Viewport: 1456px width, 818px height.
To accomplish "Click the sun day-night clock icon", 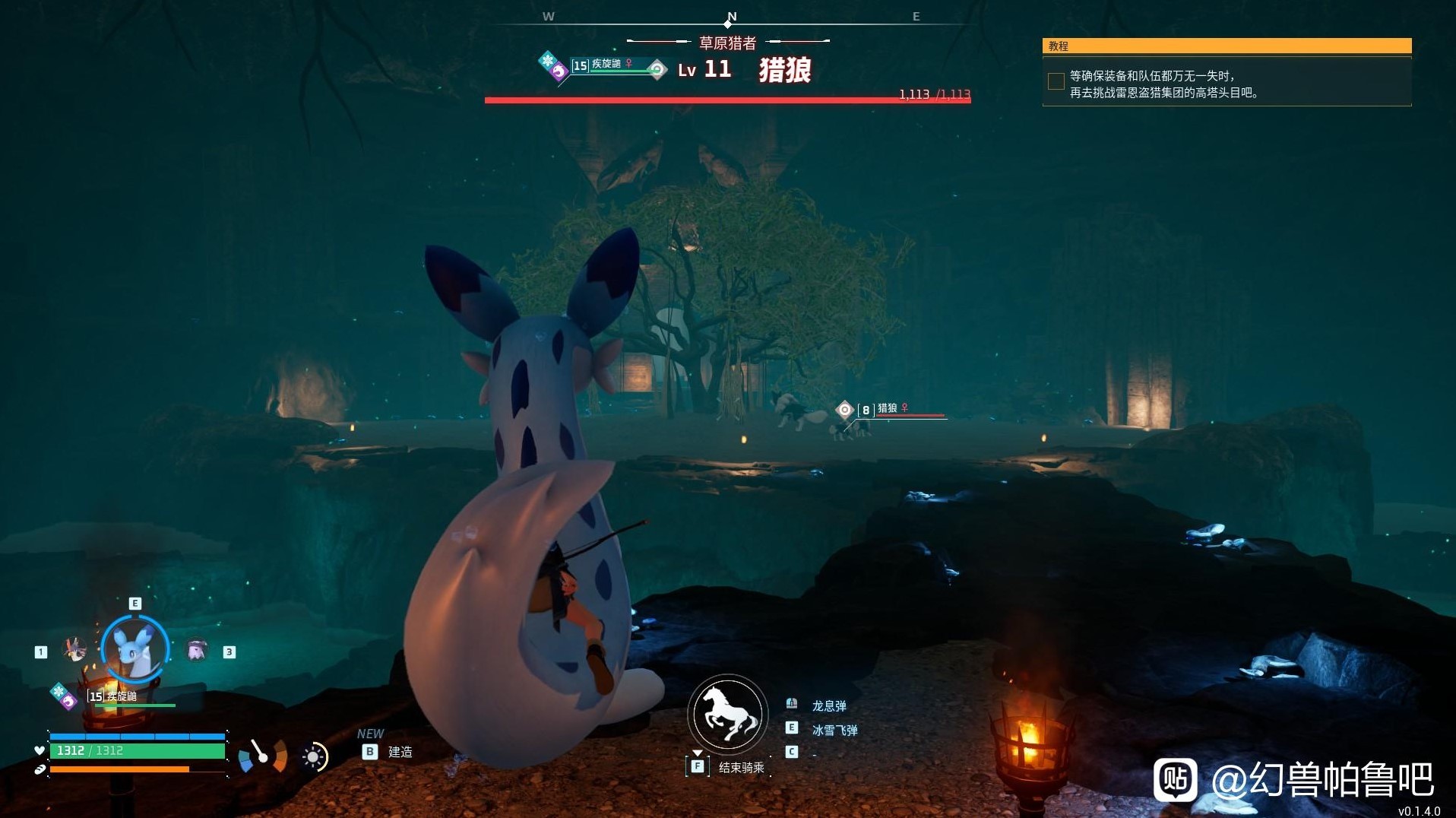I will pyautogui.click(x=314, y=756).
